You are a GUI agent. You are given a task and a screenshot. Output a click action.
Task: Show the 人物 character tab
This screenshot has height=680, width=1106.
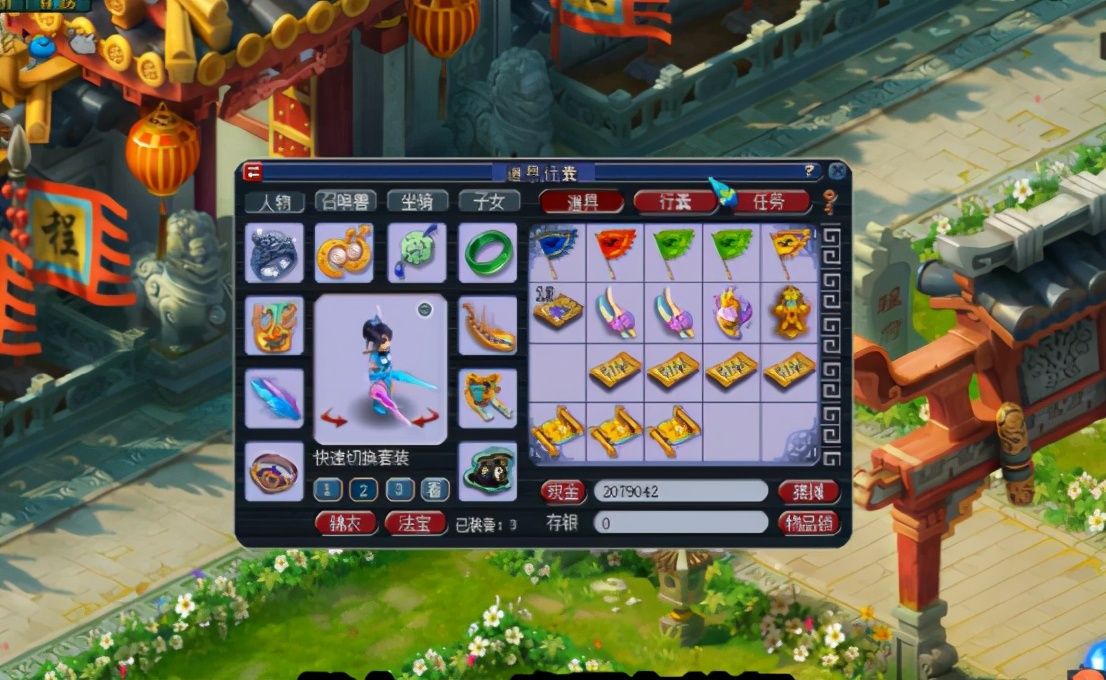(x=274, y=201)
